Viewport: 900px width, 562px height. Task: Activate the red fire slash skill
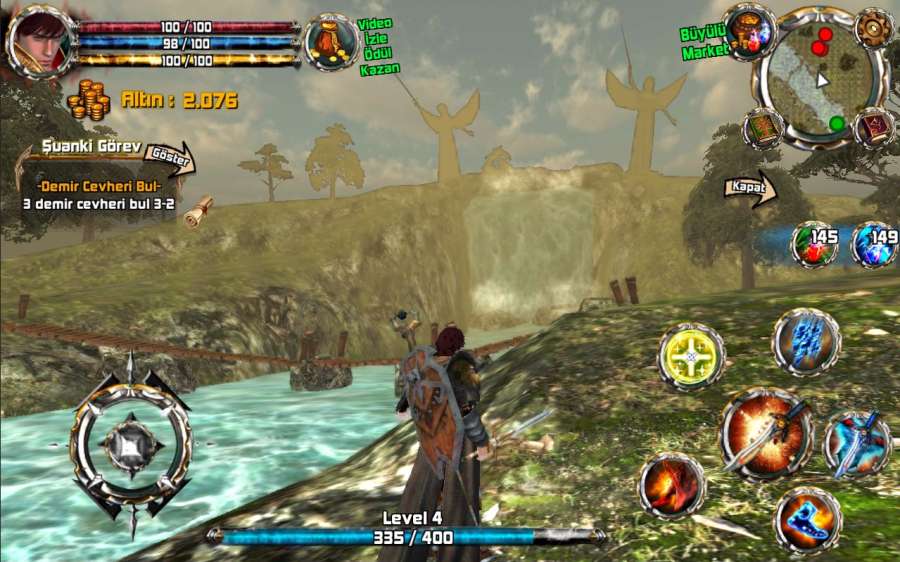point(672,486)
